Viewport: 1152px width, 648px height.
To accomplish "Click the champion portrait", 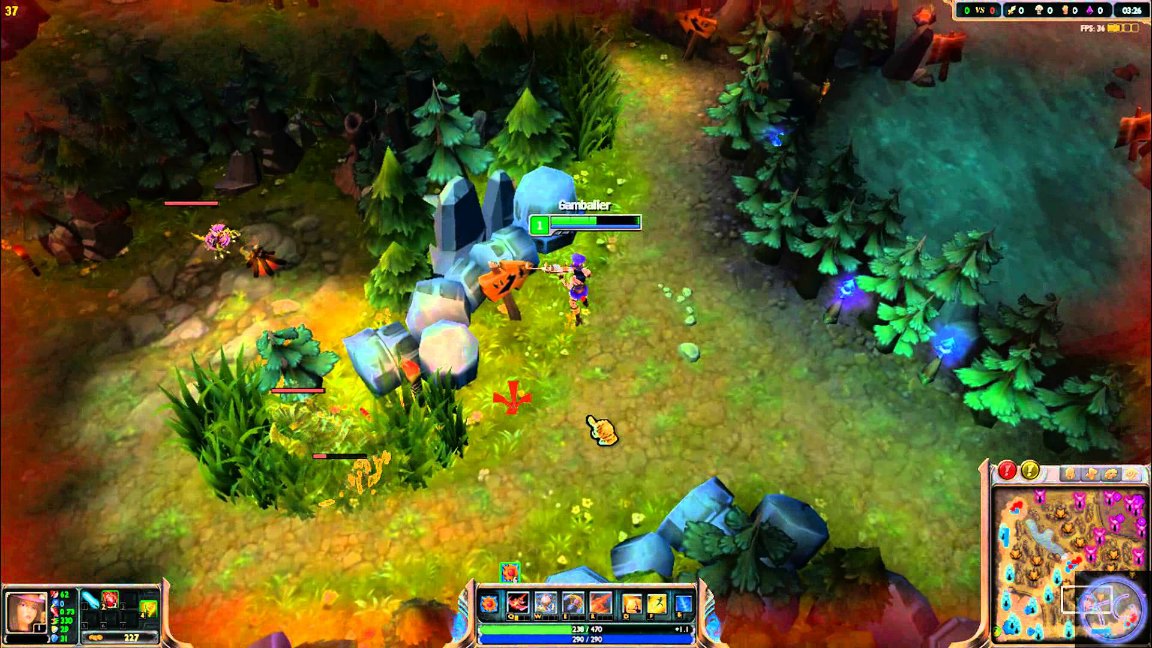I will [25, 610].
